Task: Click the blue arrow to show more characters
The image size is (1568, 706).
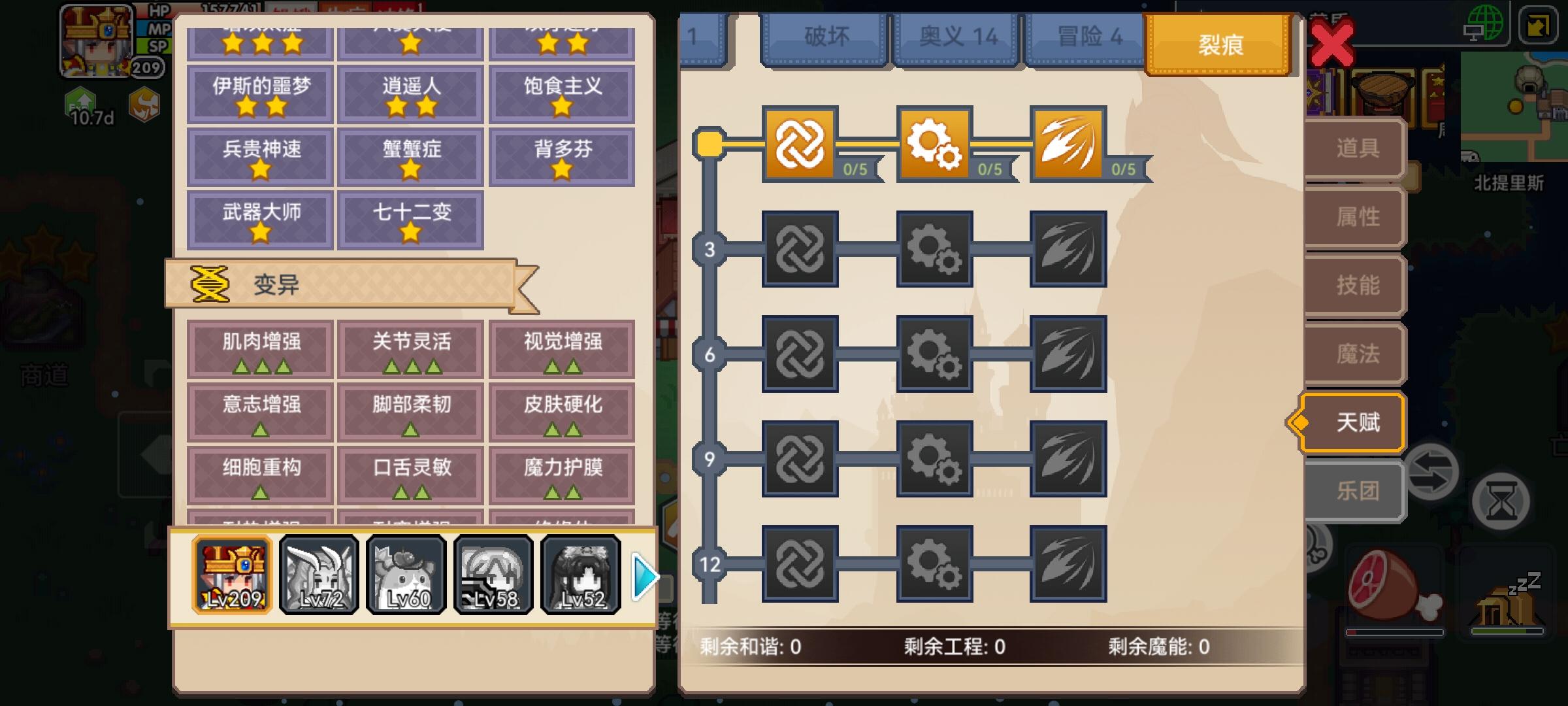Action: [643, 575]
